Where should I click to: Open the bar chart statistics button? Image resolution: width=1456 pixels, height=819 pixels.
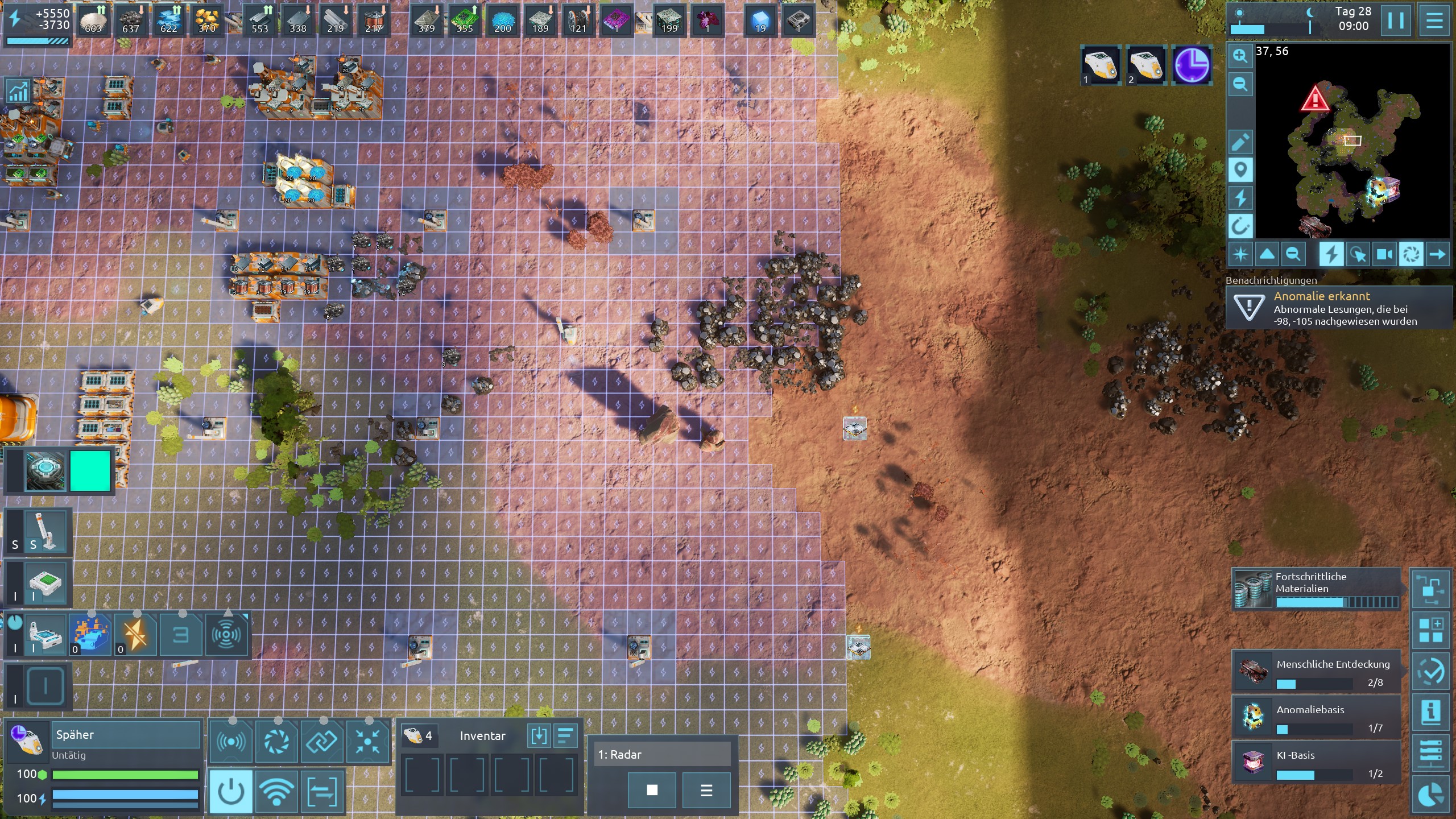[18, 91]
